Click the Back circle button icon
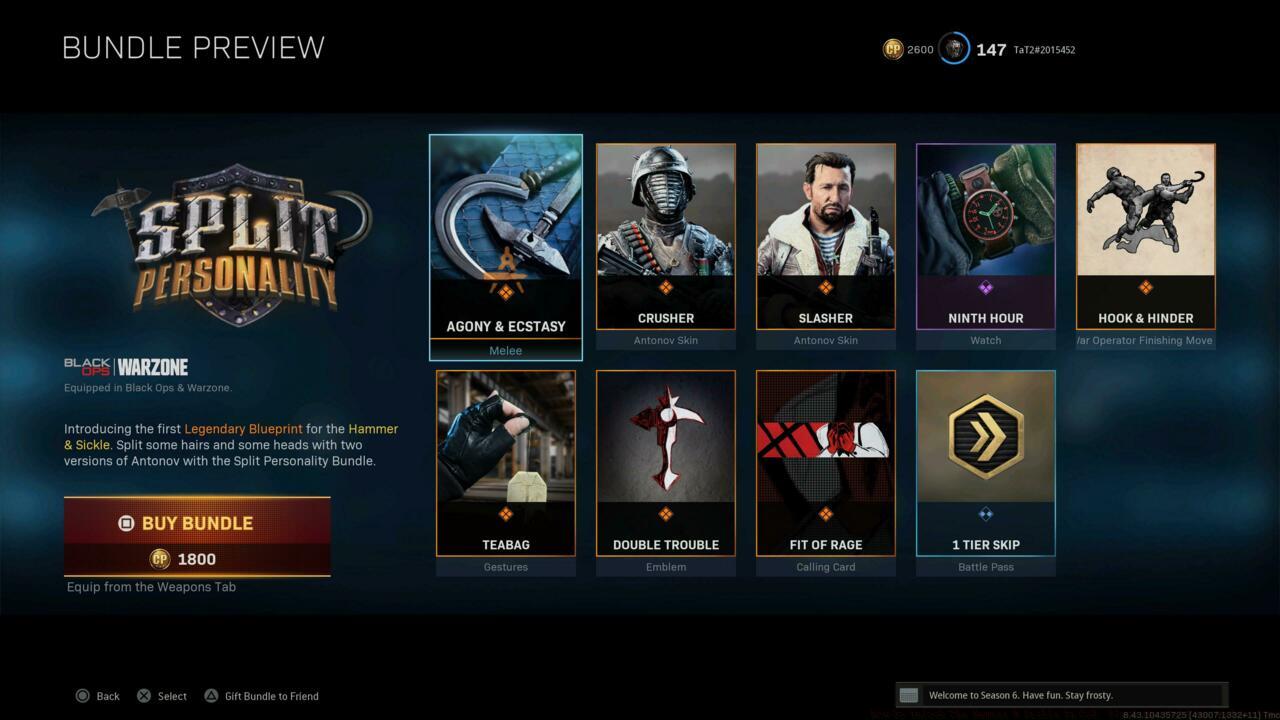The height and width of the screenshot is (720, 1280). coord(82,696)
